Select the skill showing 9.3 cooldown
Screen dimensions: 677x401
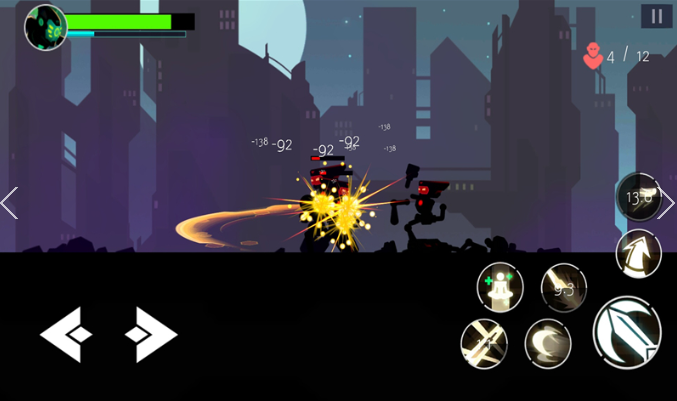tap(564, 288)
